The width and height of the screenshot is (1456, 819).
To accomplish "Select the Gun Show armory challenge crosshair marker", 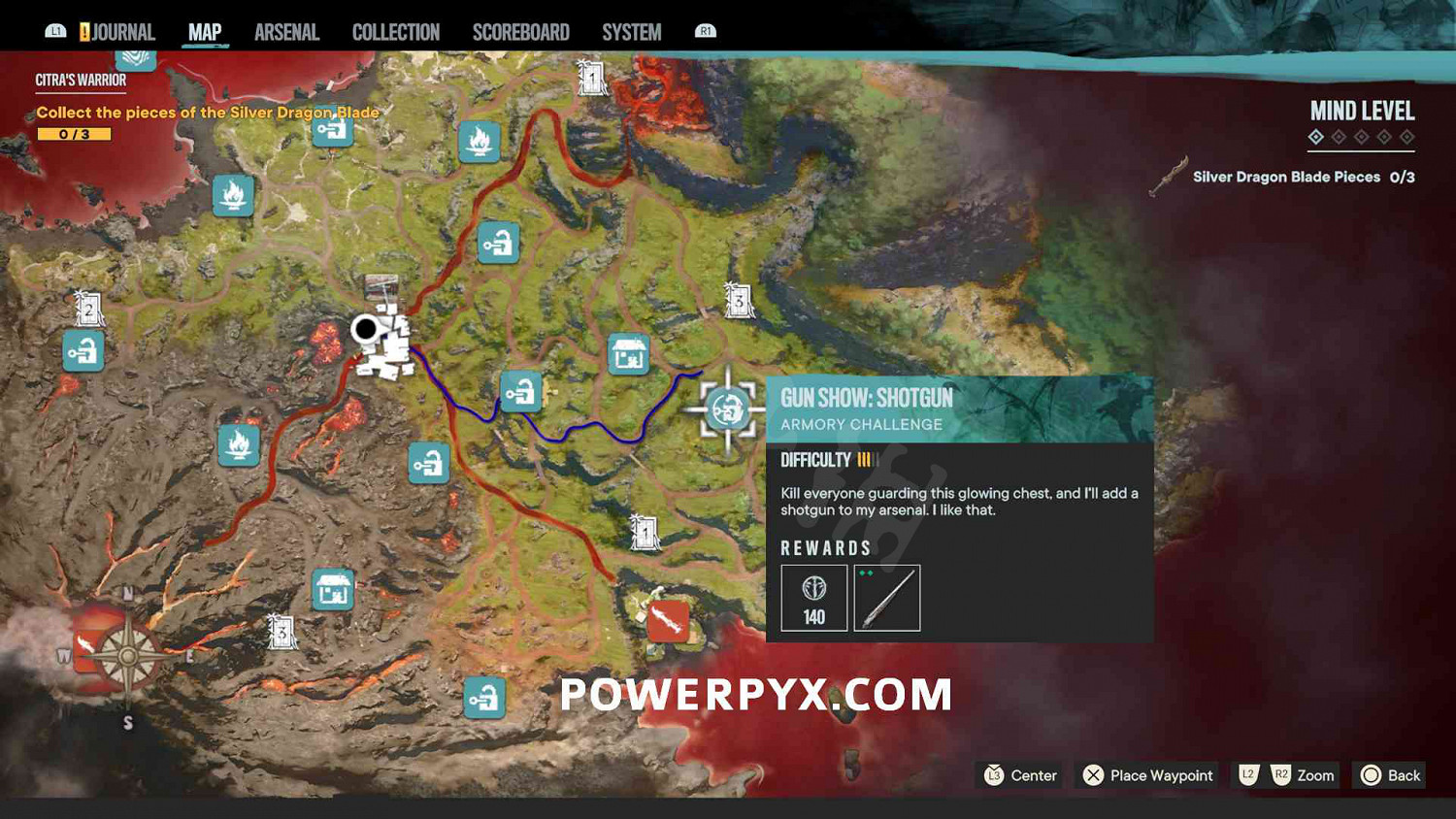I will click(726, 410).
